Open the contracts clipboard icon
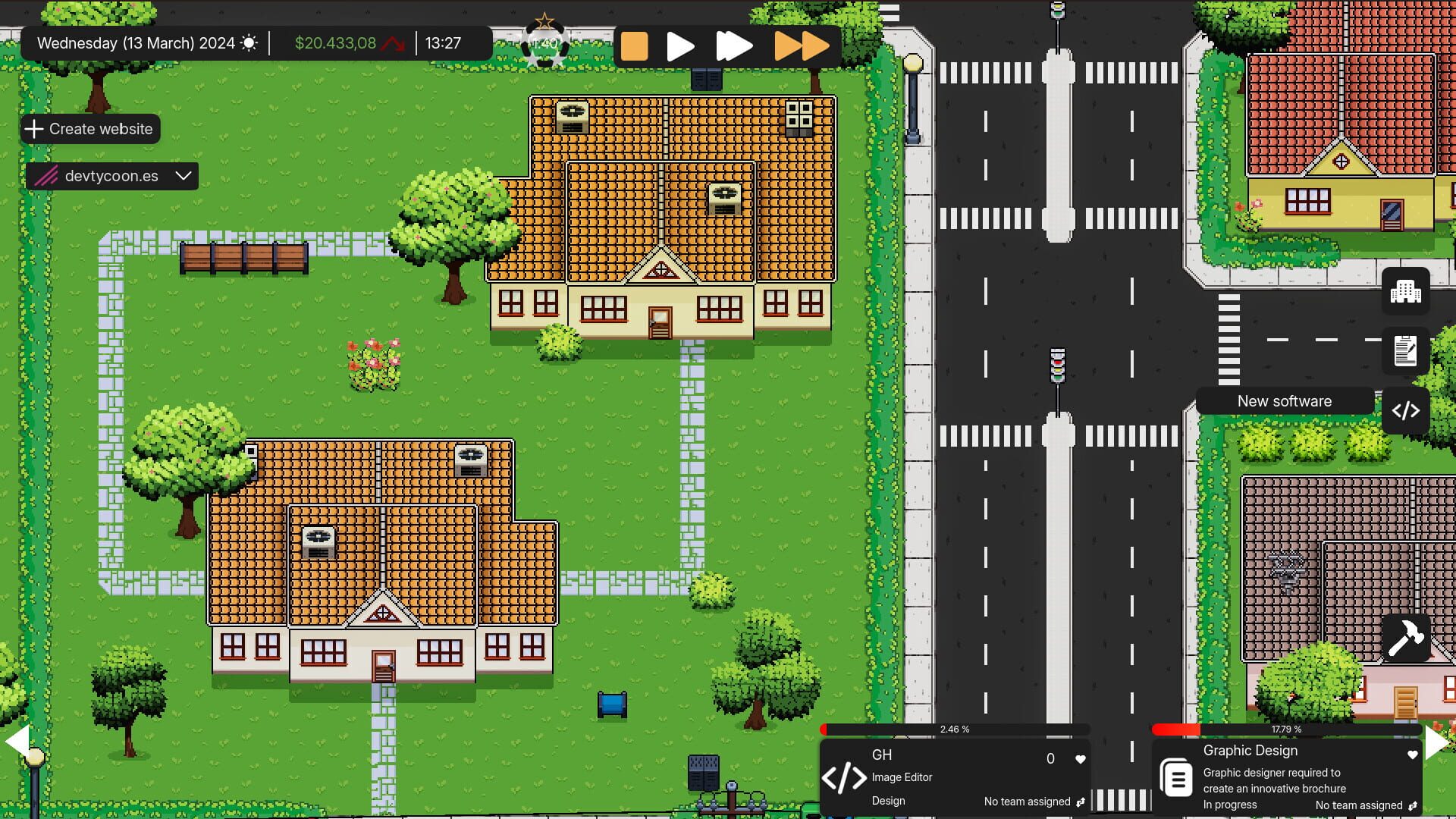1456x819 pixels. tap(1406, 351)
